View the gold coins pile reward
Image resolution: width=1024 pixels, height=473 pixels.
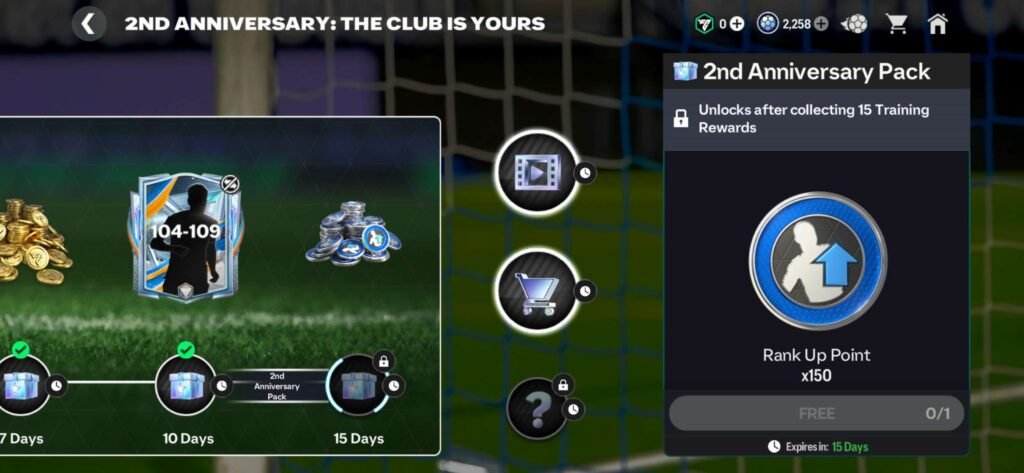click(32, 238)
